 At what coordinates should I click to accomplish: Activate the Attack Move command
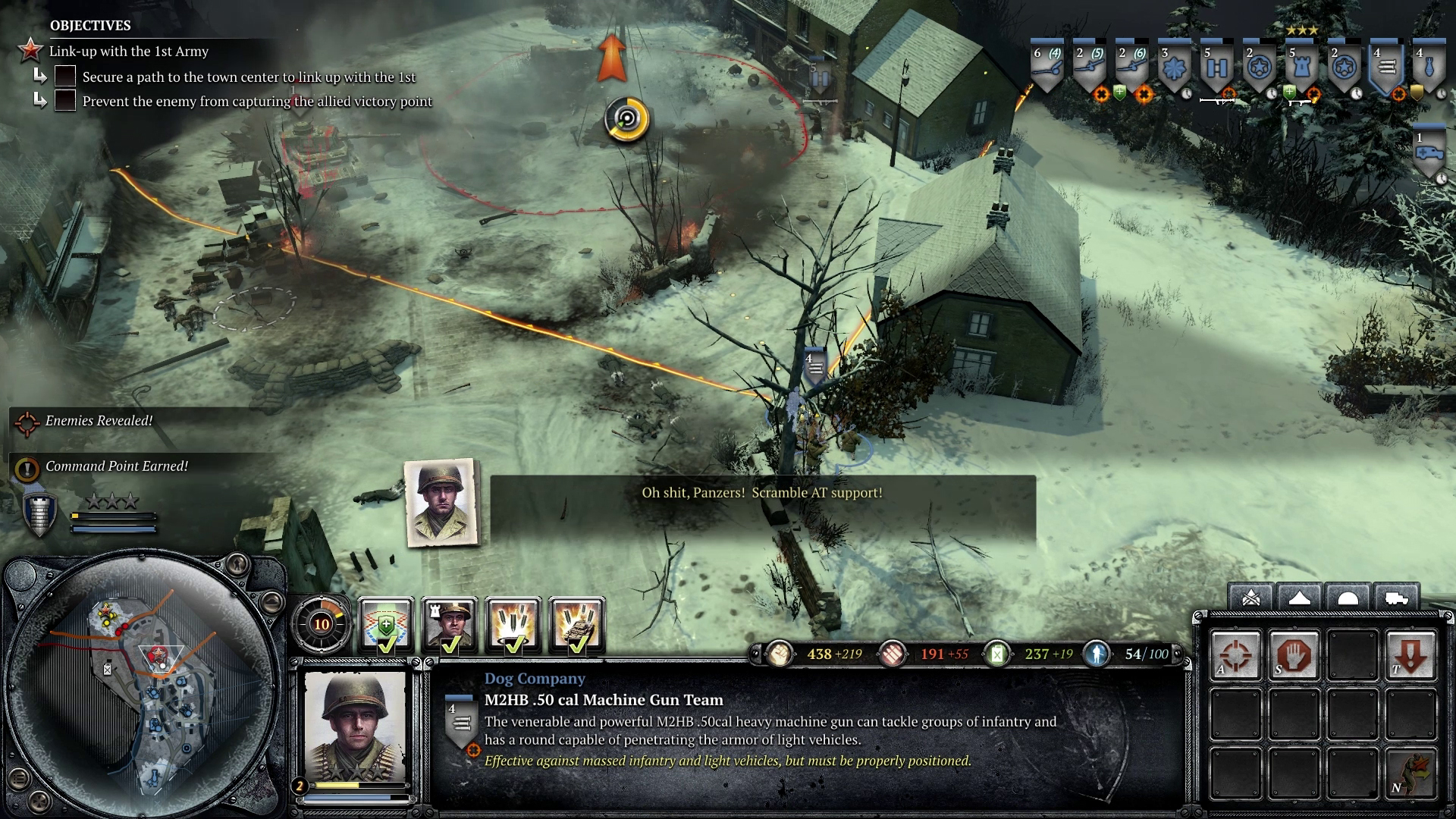coord(1236,654)
